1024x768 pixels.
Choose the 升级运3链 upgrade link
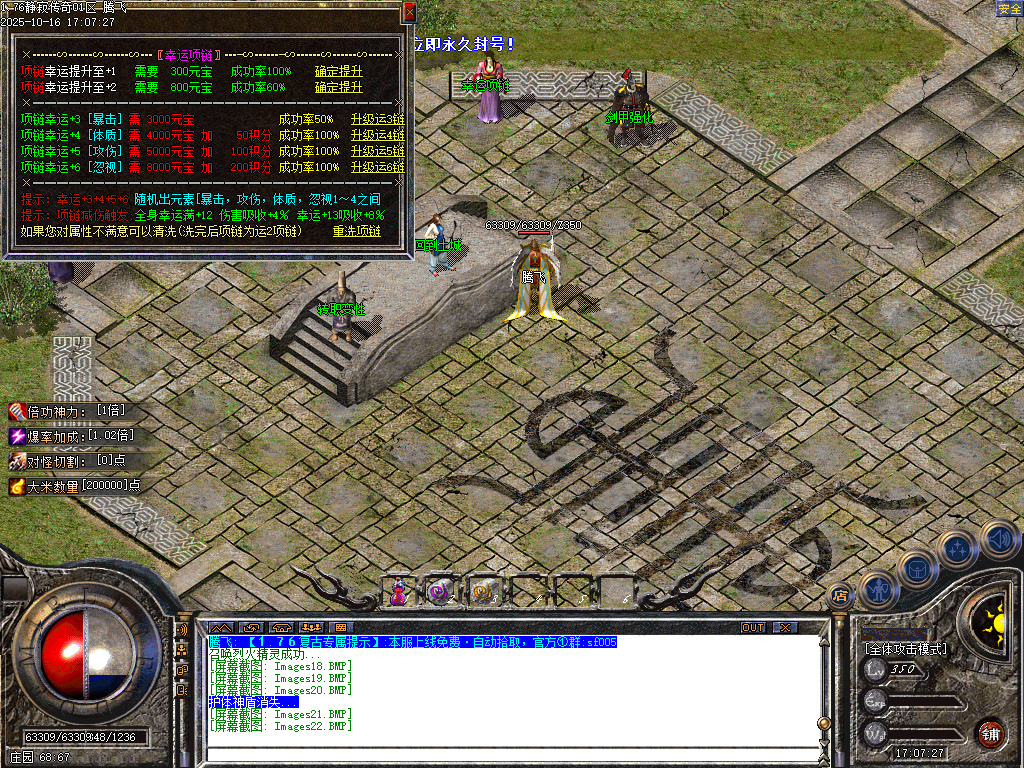(x=377, y=120)
